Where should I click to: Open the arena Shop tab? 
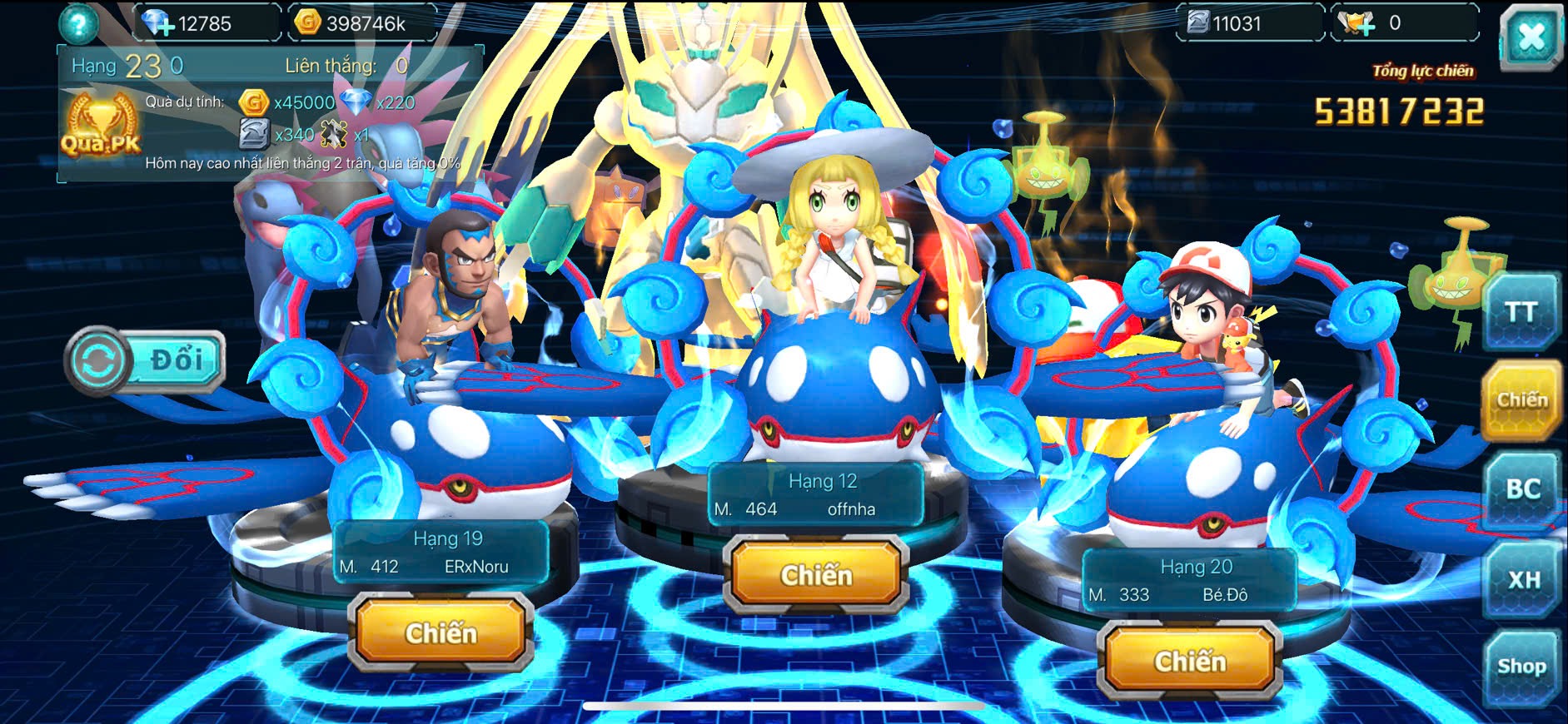[1521, 667]
